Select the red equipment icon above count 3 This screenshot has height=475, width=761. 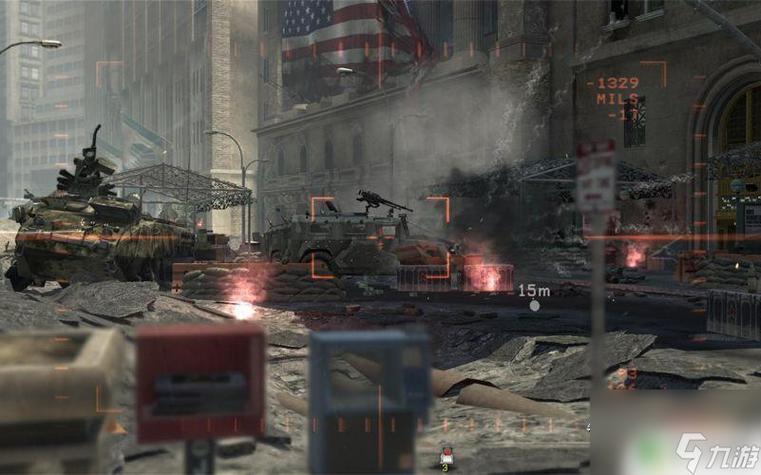click(445, 454)
